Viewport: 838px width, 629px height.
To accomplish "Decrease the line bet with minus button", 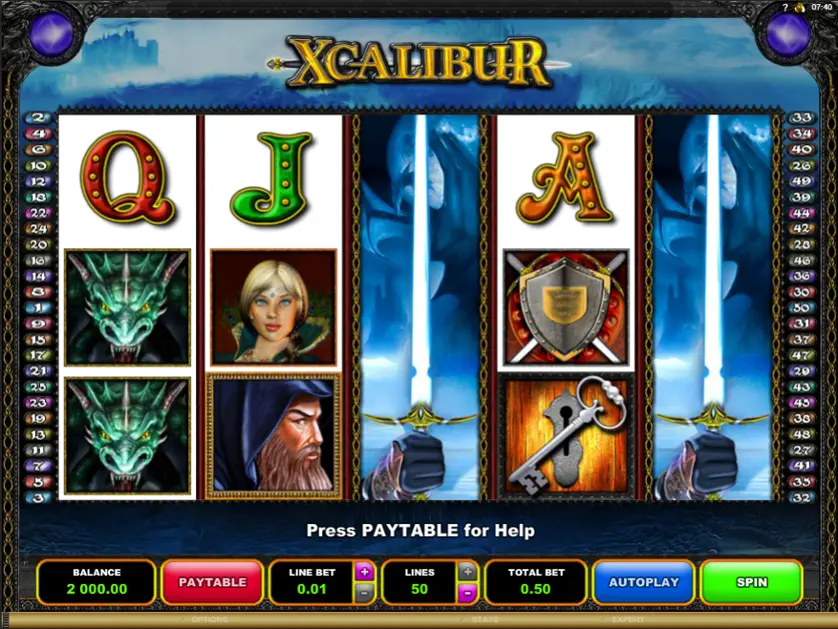I will (364, 593).
